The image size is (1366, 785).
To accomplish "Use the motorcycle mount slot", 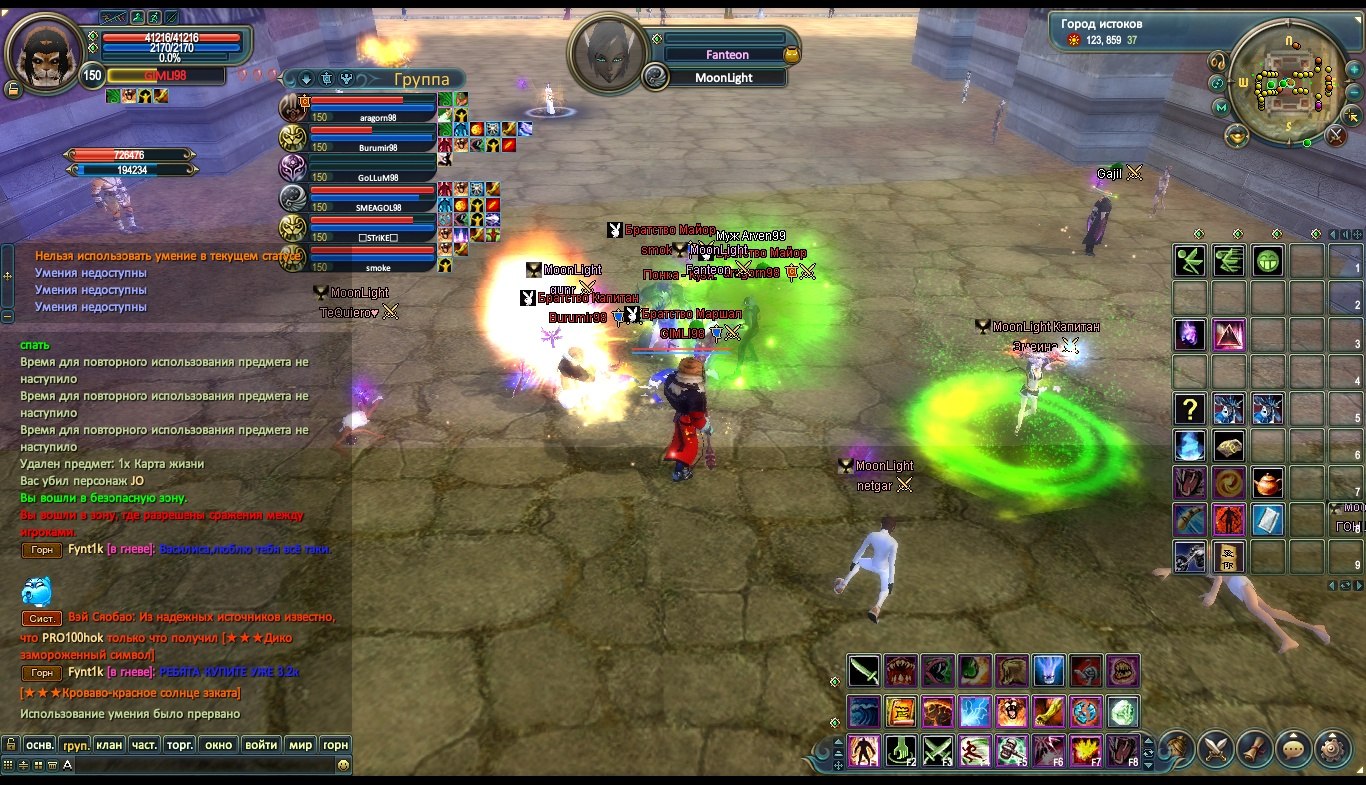I will (x=1189, y=556).
